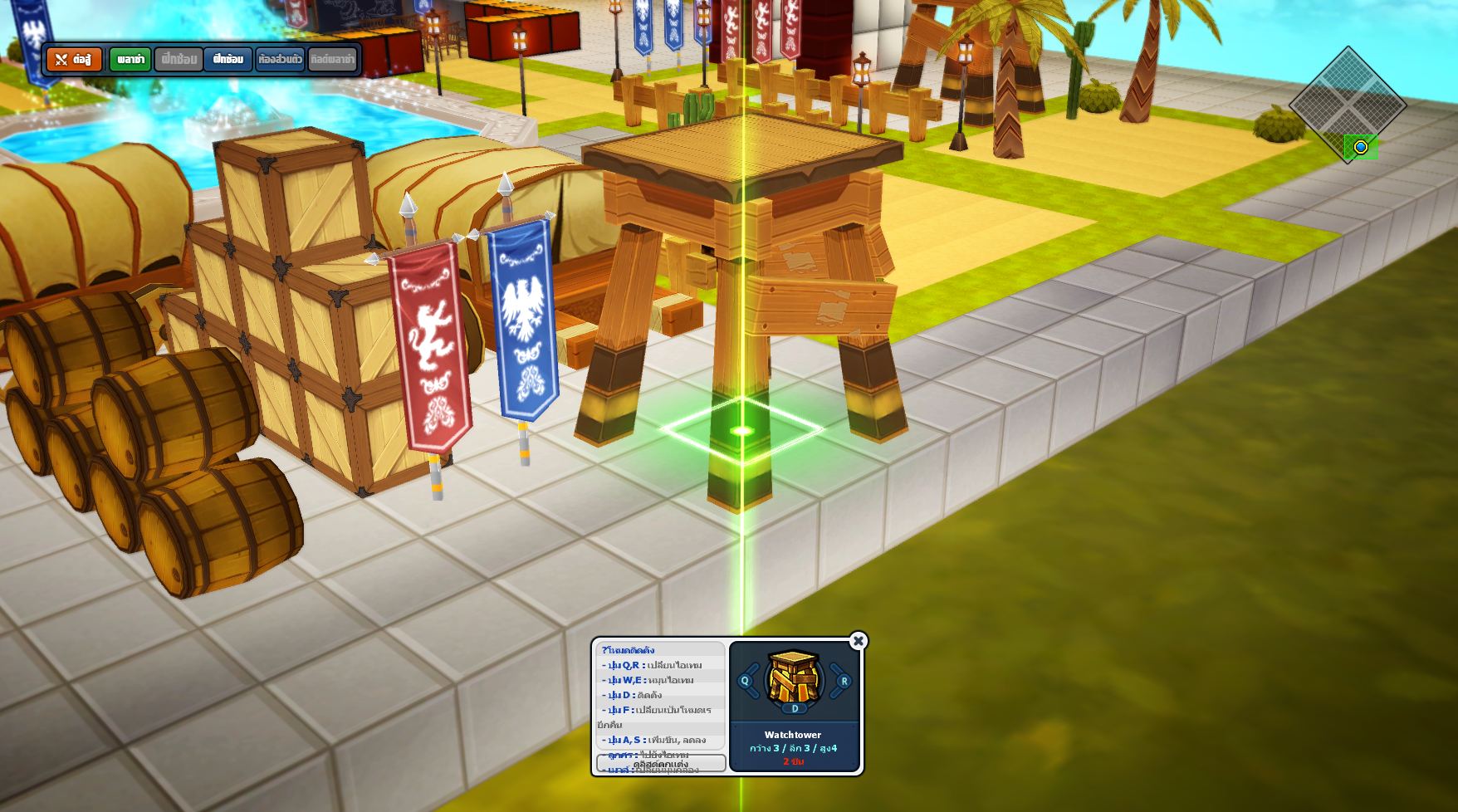
Task: Click the right arrow for next item
Action: click(843, 681)
